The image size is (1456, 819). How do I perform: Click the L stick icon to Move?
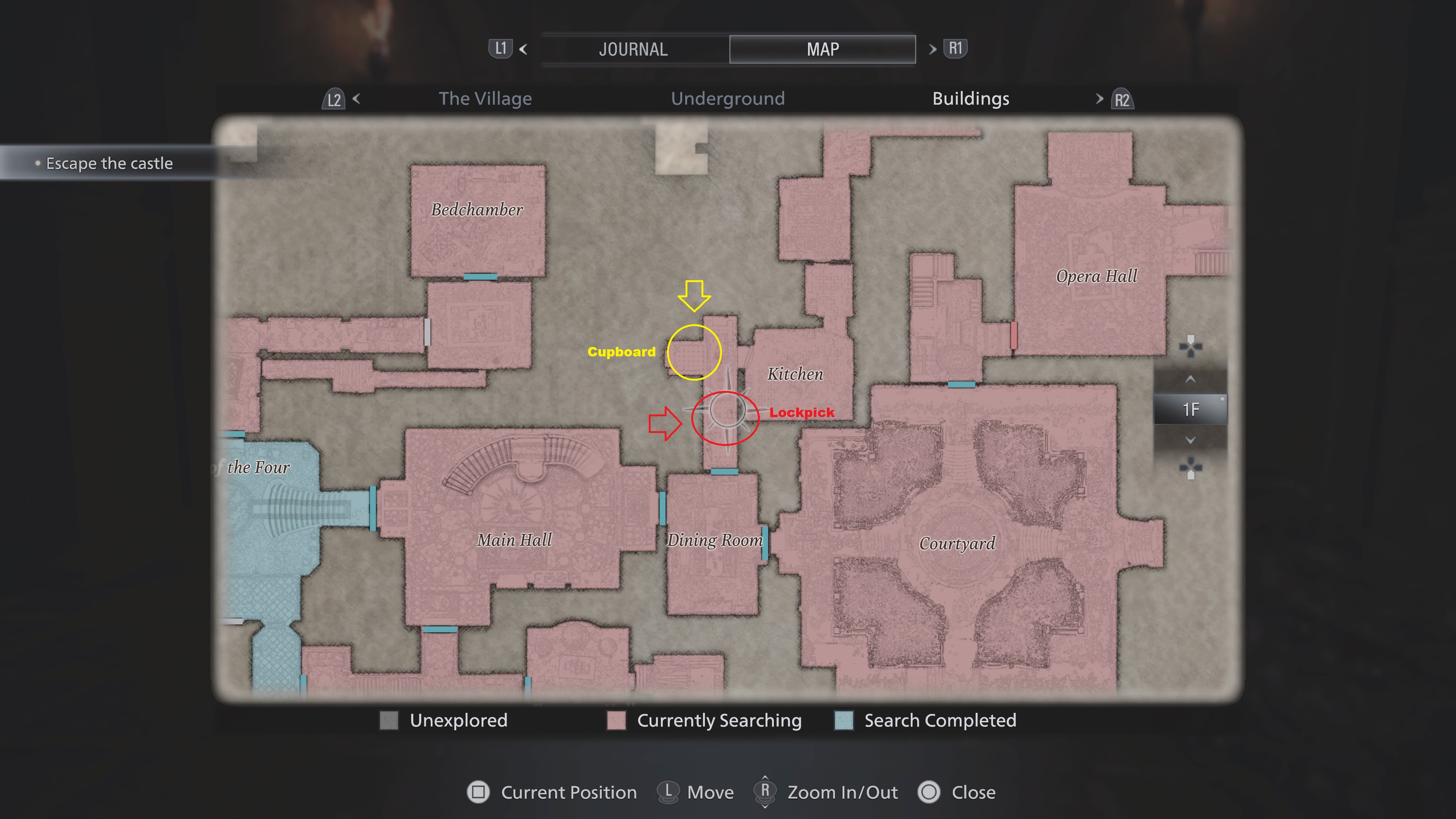click(668, 792)
